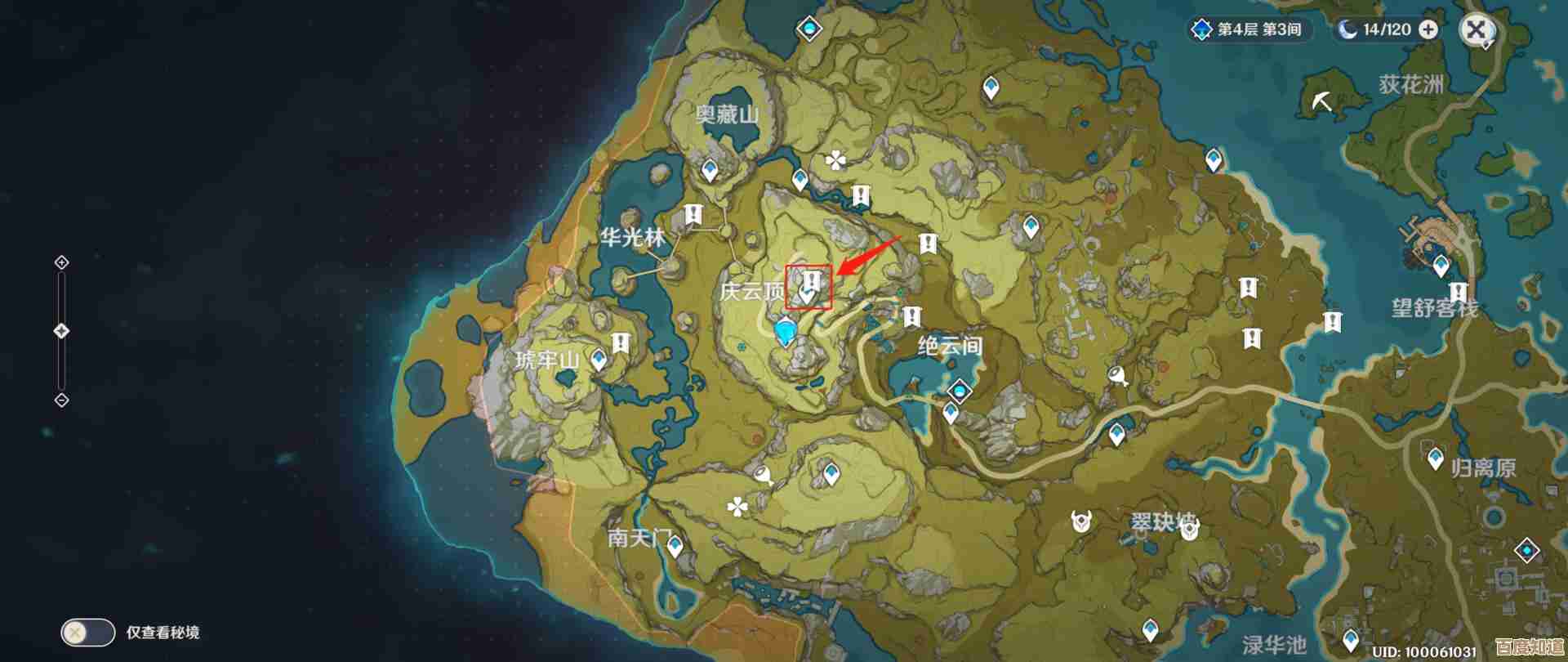Open the Spiral Abyss 第4层 第3间 indicator
Viewport: 1568px width, 662px height.
(1249, 29)
